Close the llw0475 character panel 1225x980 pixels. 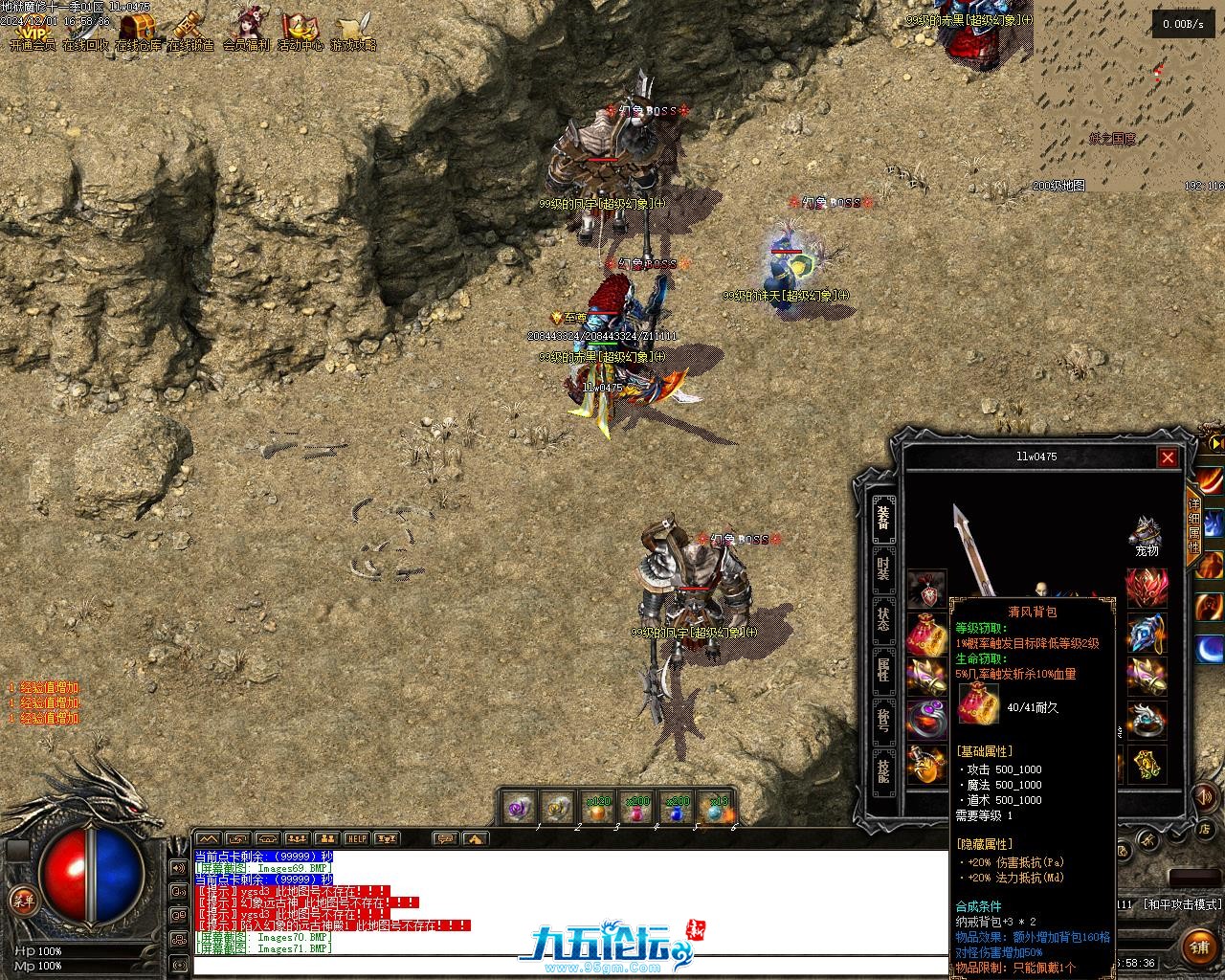click(x=1168, y=457)
